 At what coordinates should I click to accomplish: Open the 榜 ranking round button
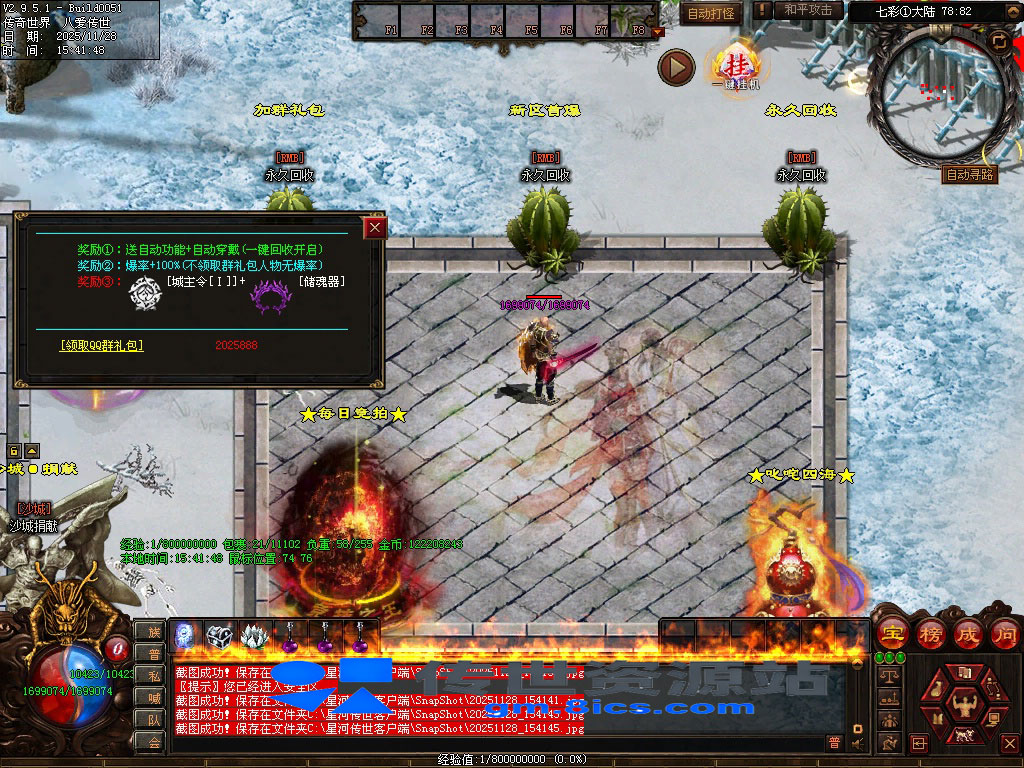click(931, 633)
